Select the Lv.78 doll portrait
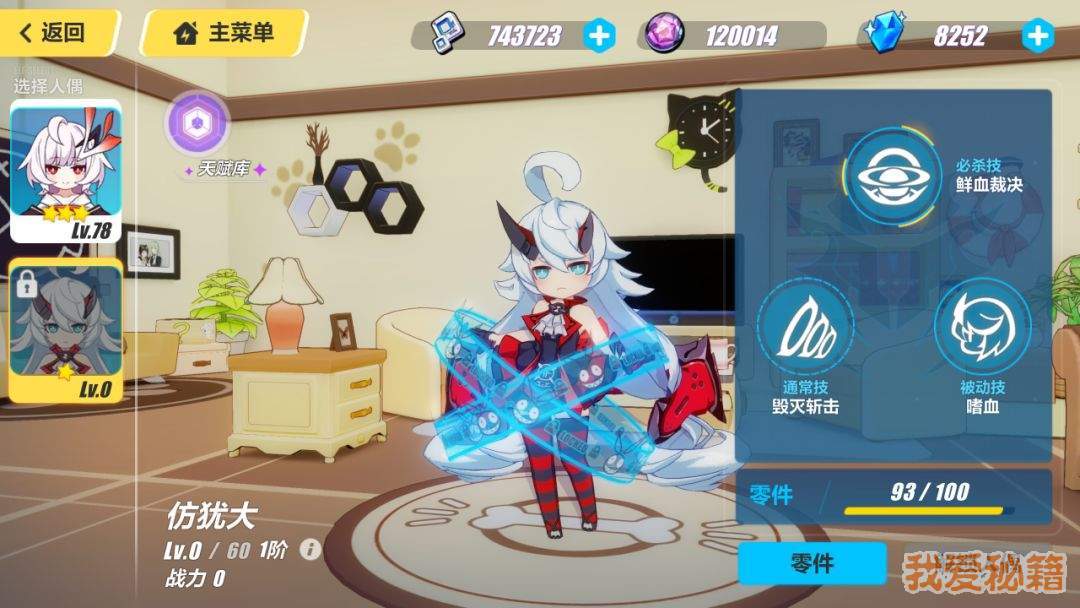 click(x=66, y=171)
